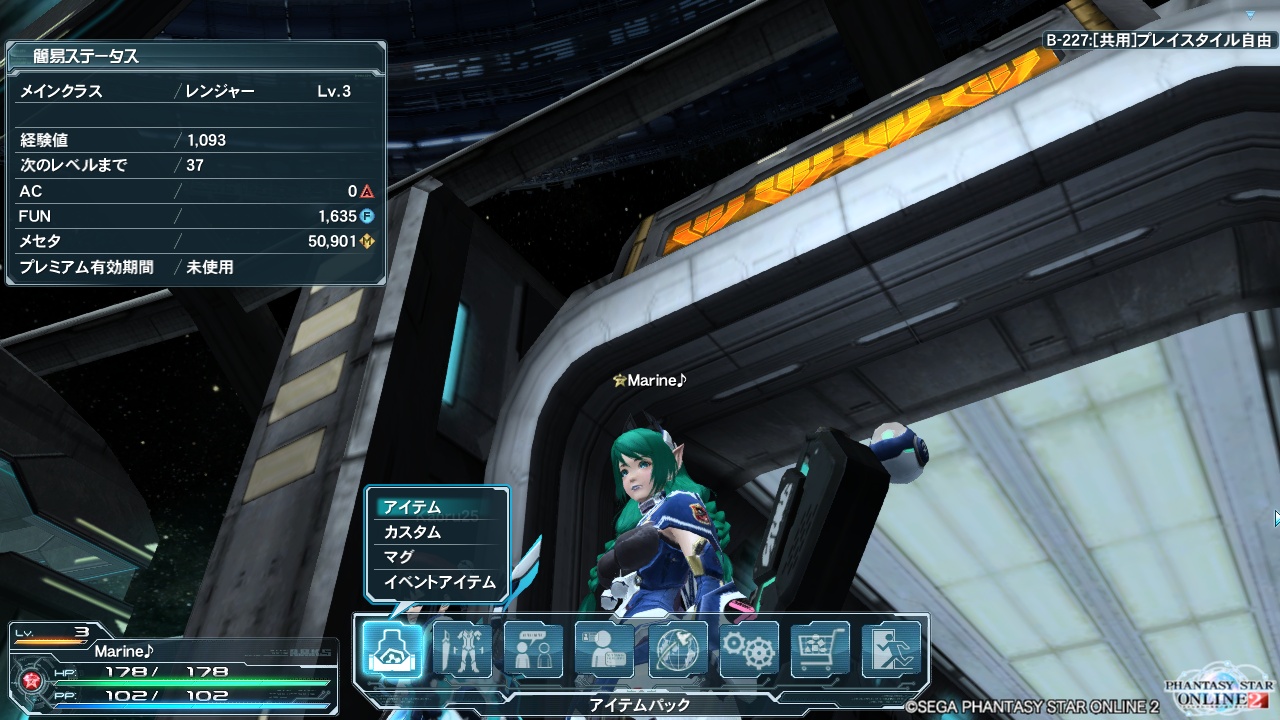The image size is (1280, 720).
Task: Open system settings gears icon
Action: pos(749,650)
